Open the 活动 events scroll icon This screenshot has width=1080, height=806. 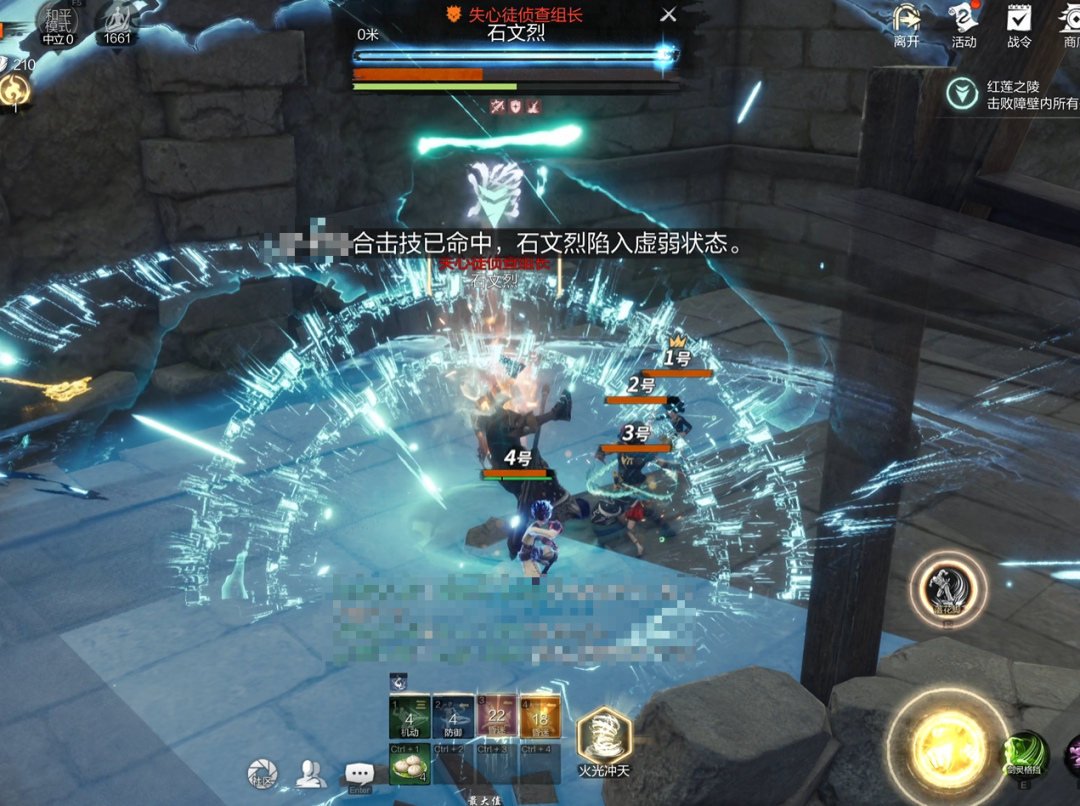tap(963, 24)
